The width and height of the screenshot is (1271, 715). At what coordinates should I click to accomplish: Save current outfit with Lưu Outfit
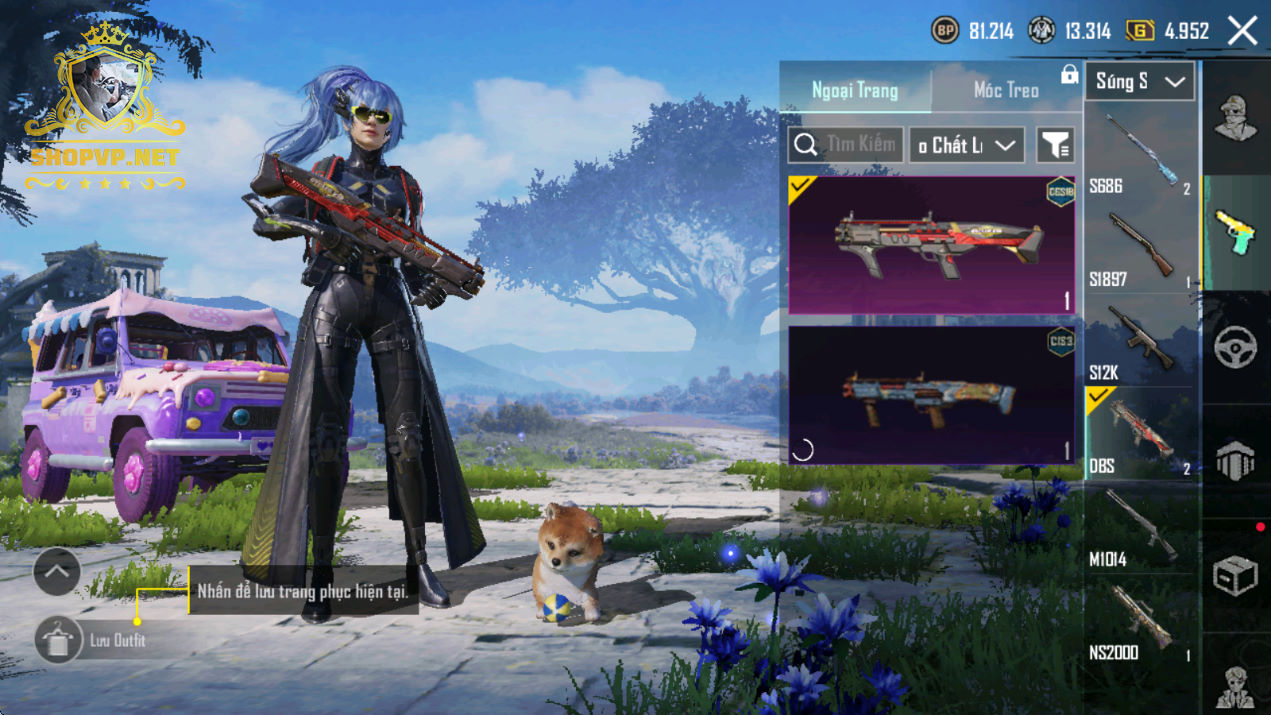[x=58, y=640]
